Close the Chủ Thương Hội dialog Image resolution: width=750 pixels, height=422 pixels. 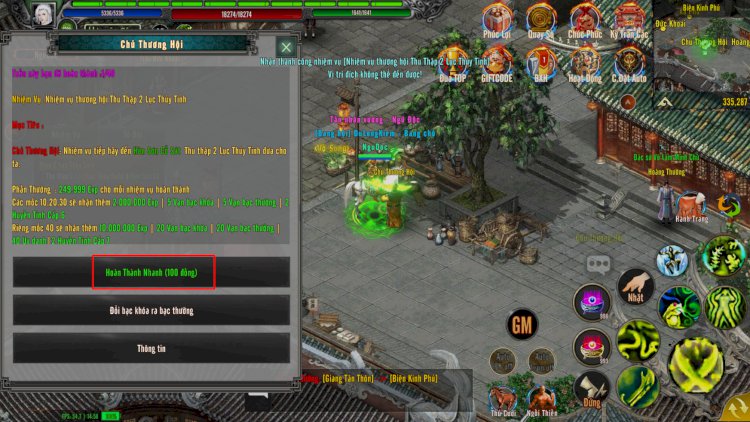click(x=286, y=47)
